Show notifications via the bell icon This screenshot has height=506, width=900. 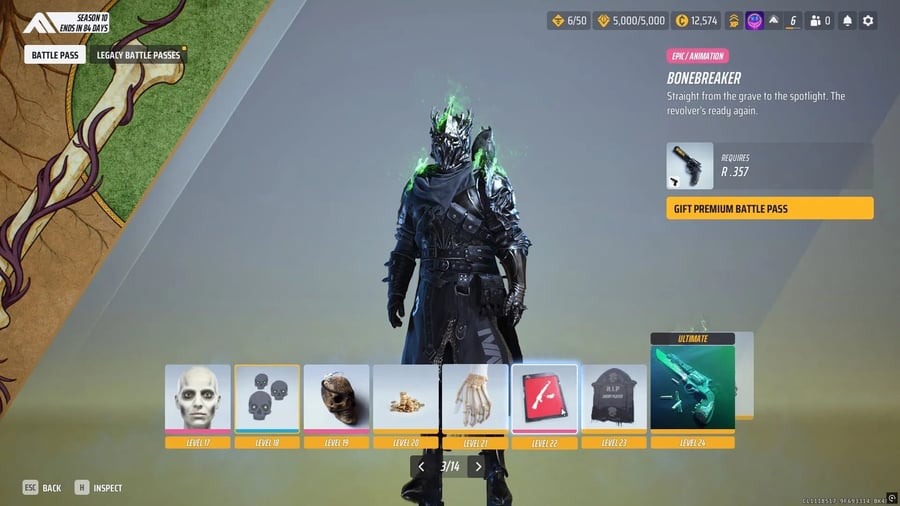[847, 20]
